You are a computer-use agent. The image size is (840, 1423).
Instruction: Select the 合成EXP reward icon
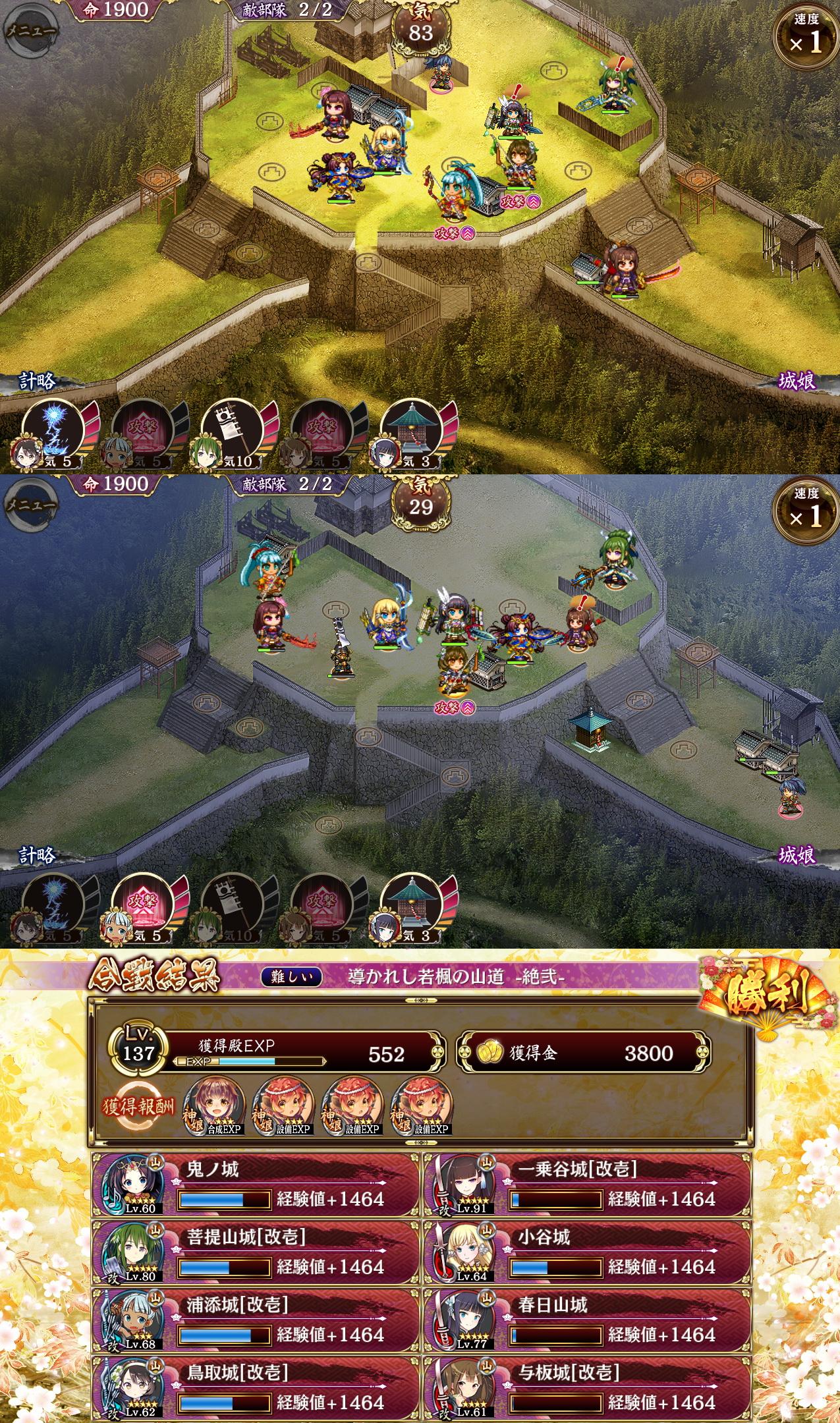(217, 1106)
